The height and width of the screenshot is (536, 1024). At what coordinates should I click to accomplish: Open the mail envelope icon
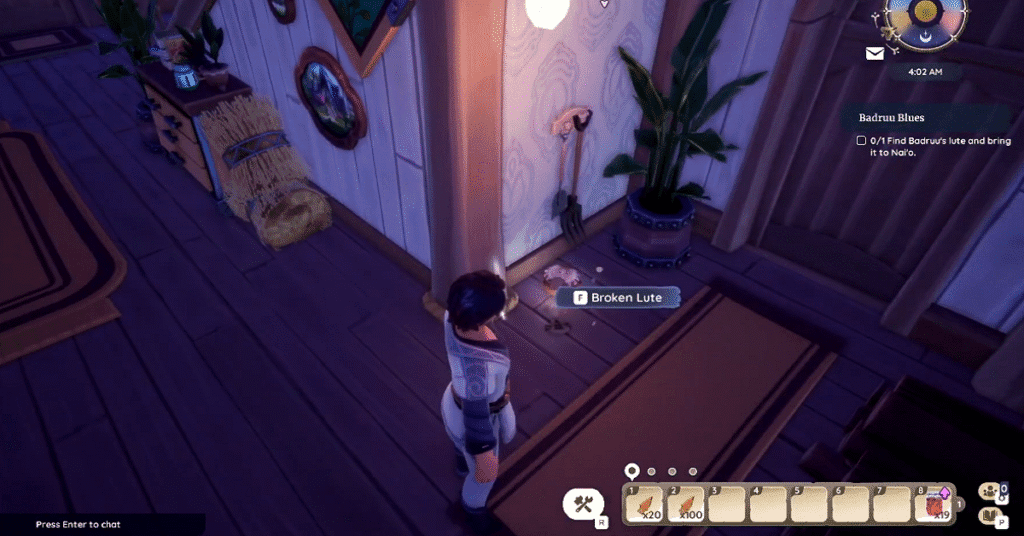click(x=875, y=54)
